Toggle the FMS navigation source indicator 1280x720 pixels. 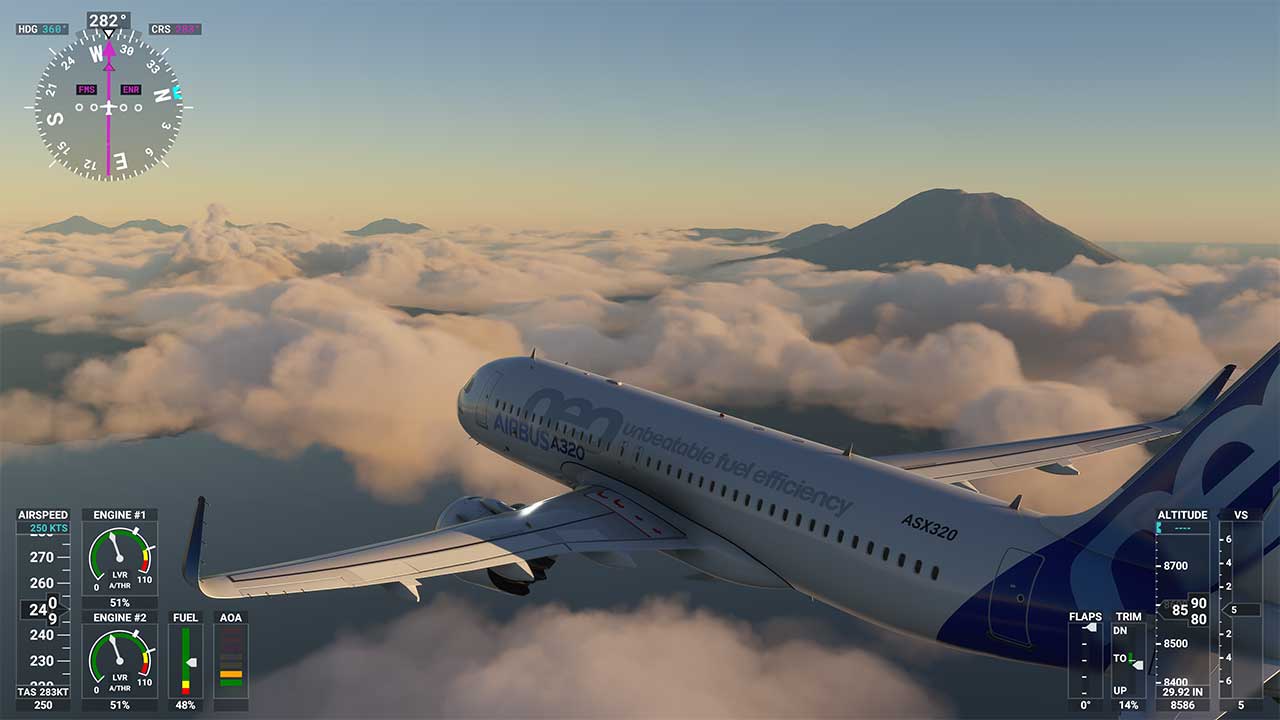[85, 89]
